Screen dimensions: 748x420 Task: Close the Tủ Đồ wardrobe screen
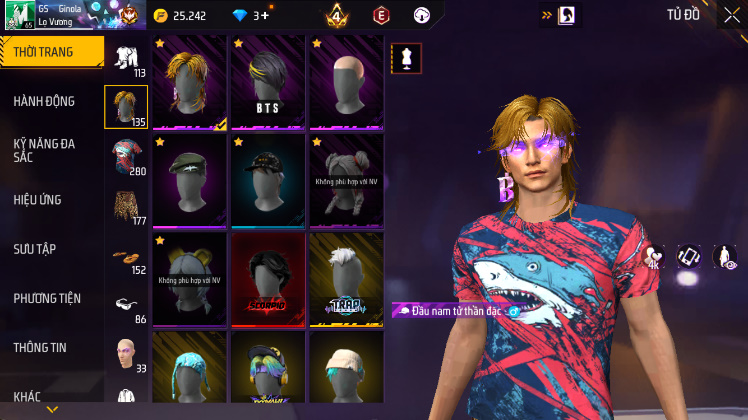731,15
